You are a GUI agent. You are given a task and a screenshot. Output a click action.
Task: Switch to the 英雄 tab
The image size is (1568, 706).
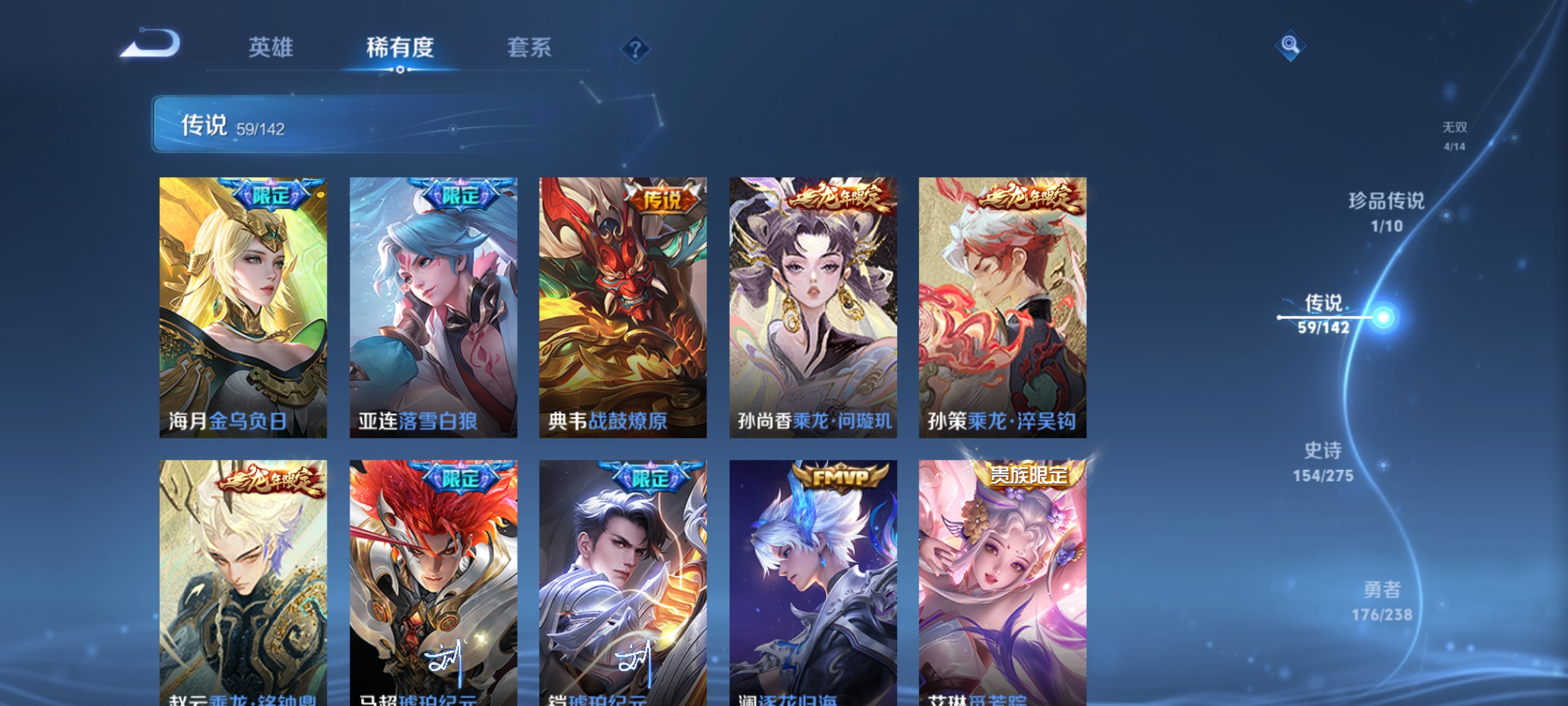coord(272,48)
